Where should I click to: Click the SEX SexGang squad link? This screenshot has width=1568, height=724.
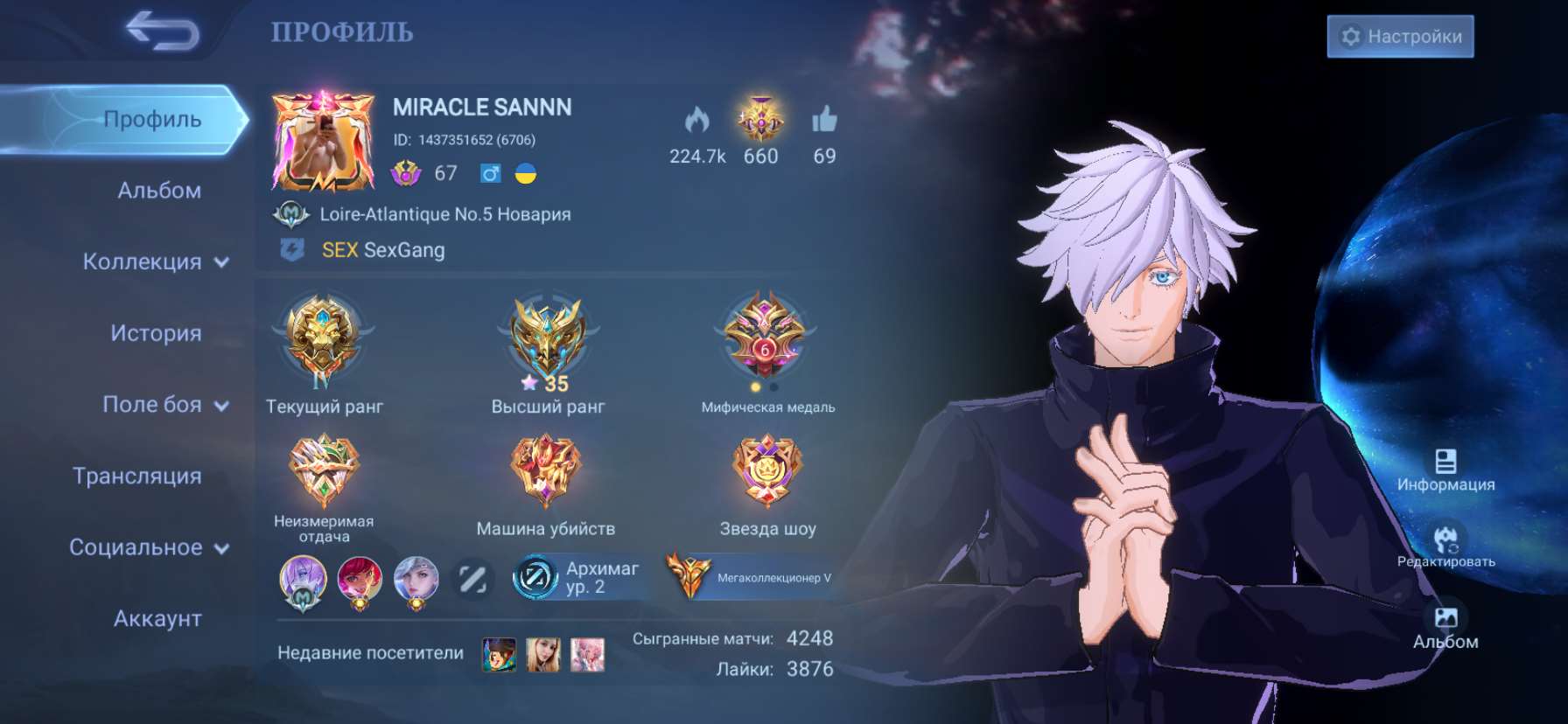click(x=381, y=250)
